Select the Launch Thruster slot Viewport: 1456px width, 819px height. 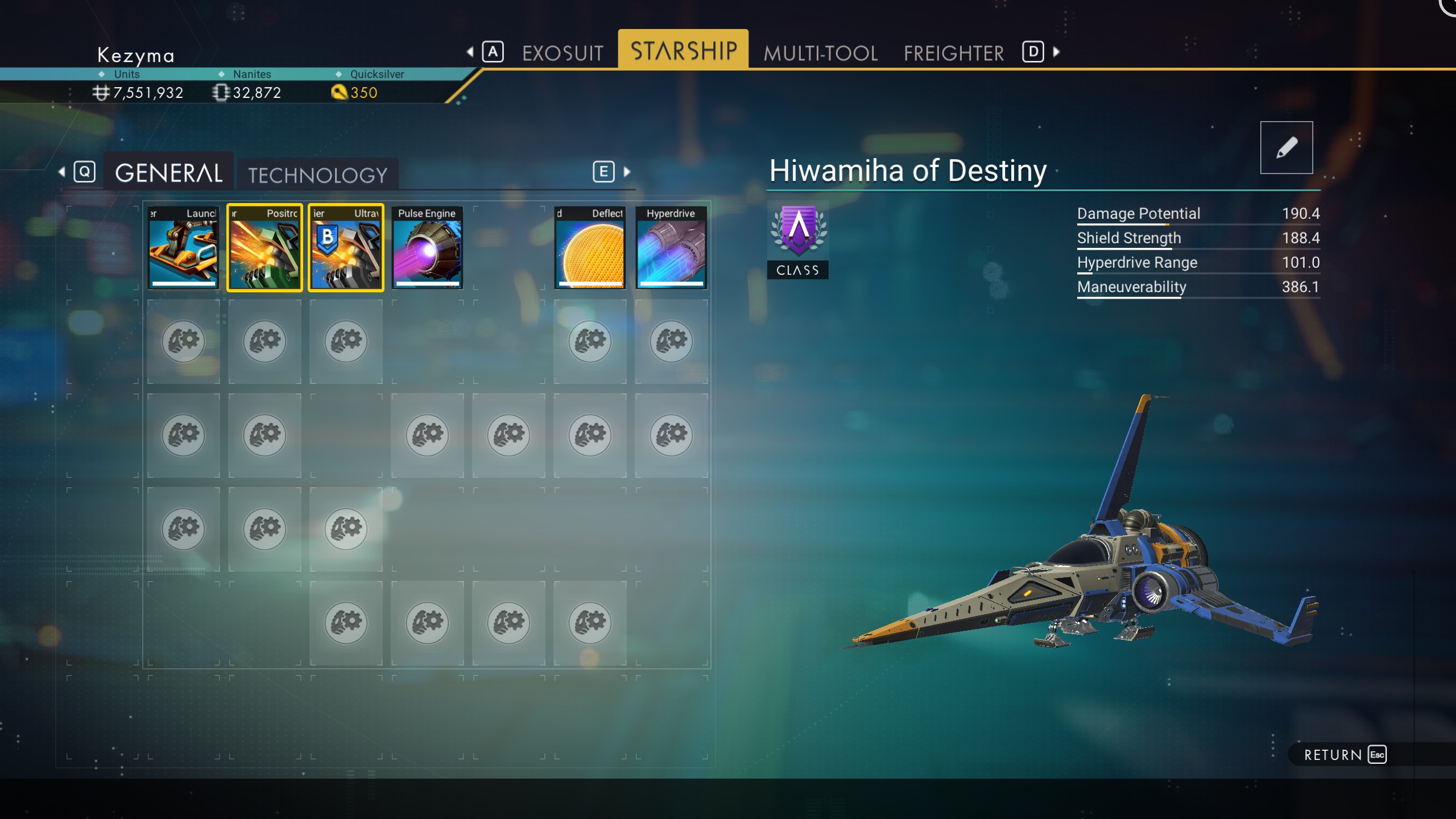[183, 247]
